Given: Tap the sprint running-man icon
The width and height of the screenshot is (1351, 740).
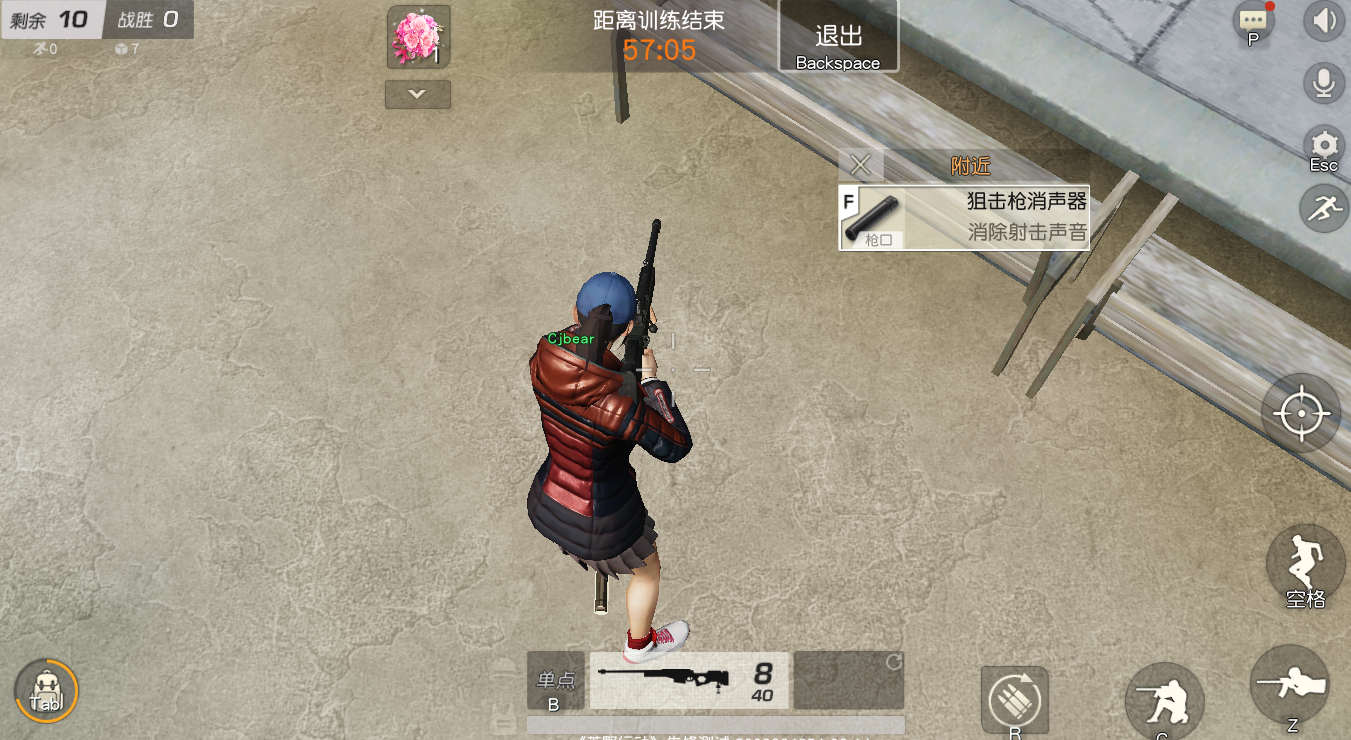Looking at the screenshot, I should point(1322,208).
